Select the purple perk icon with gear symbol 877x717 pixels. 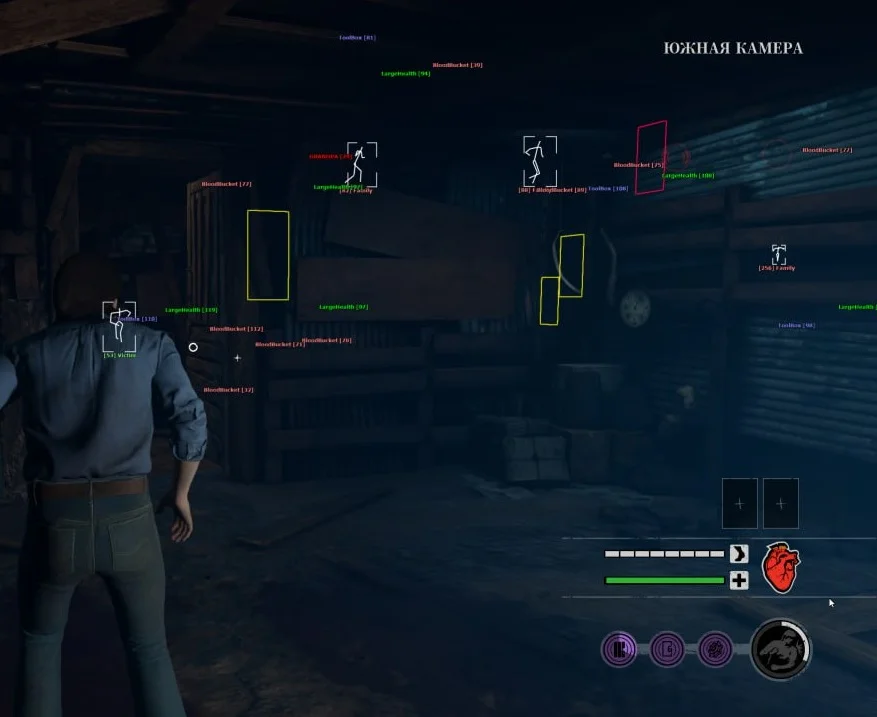pos(715,650)
